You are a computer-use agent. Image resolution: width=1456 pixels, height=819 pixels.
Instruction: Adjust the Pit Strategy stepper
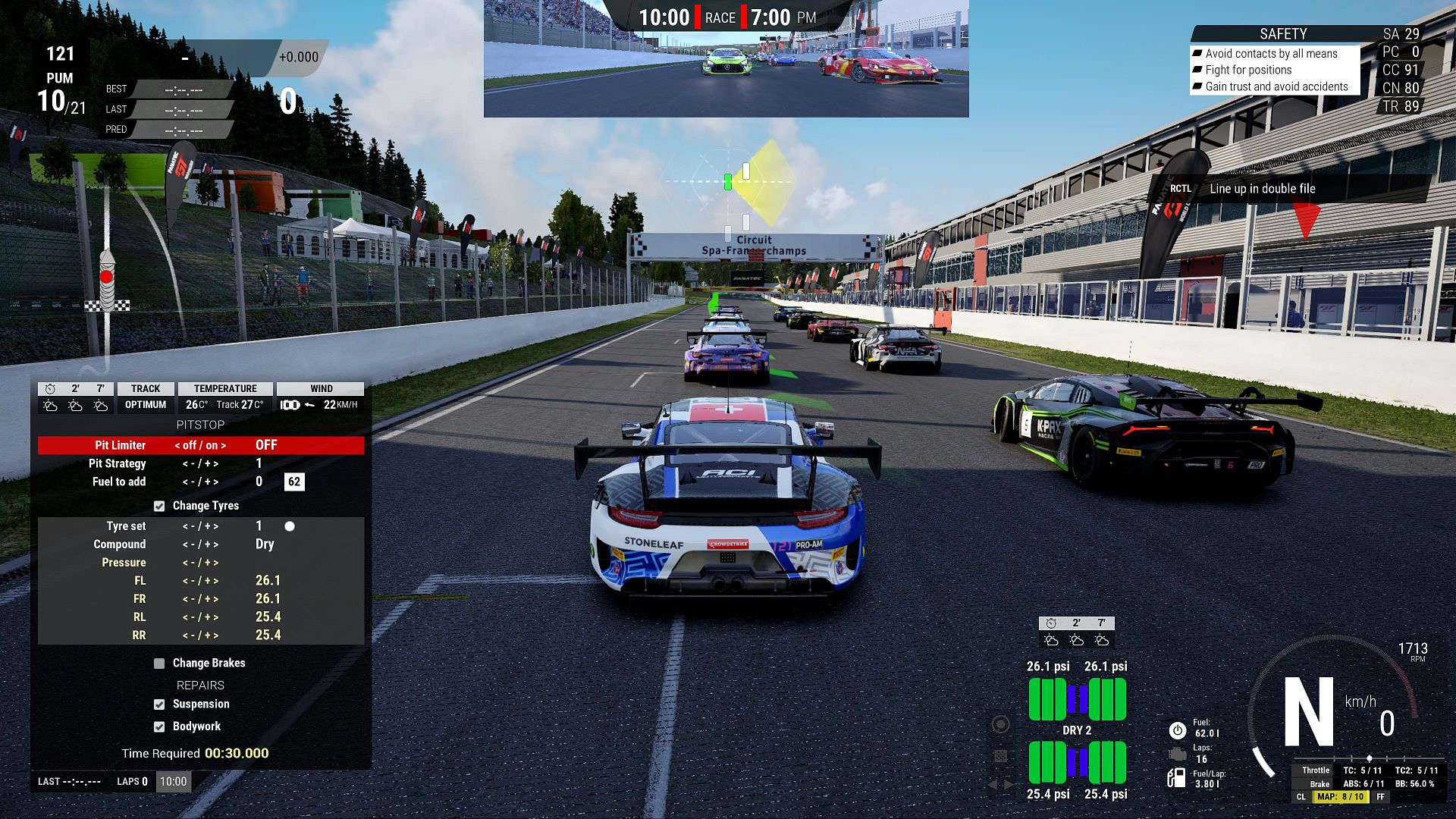(200, 463)
